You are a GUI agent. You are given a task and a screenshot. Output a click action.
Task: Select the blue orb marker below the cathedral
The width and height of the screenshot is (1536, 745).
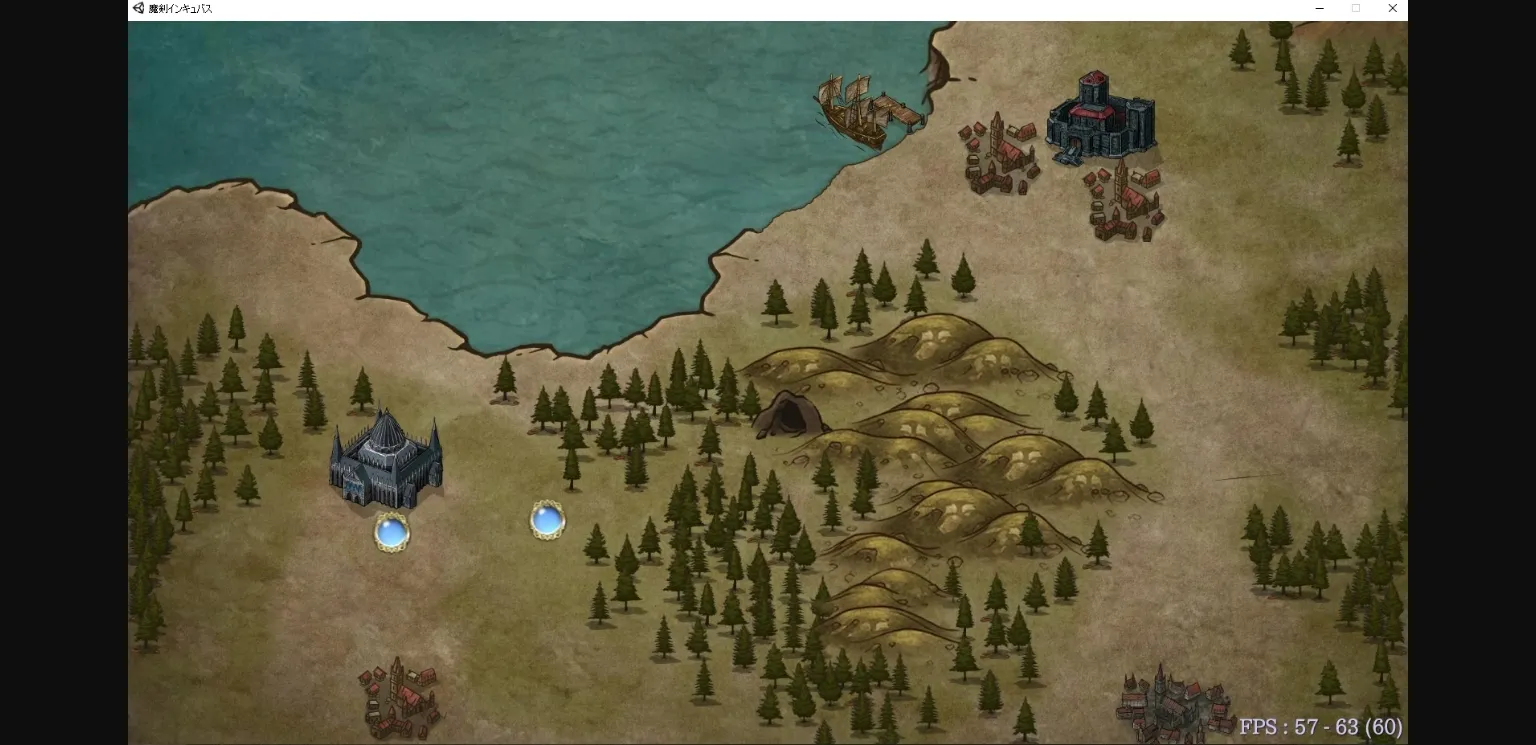pos(391,532)
